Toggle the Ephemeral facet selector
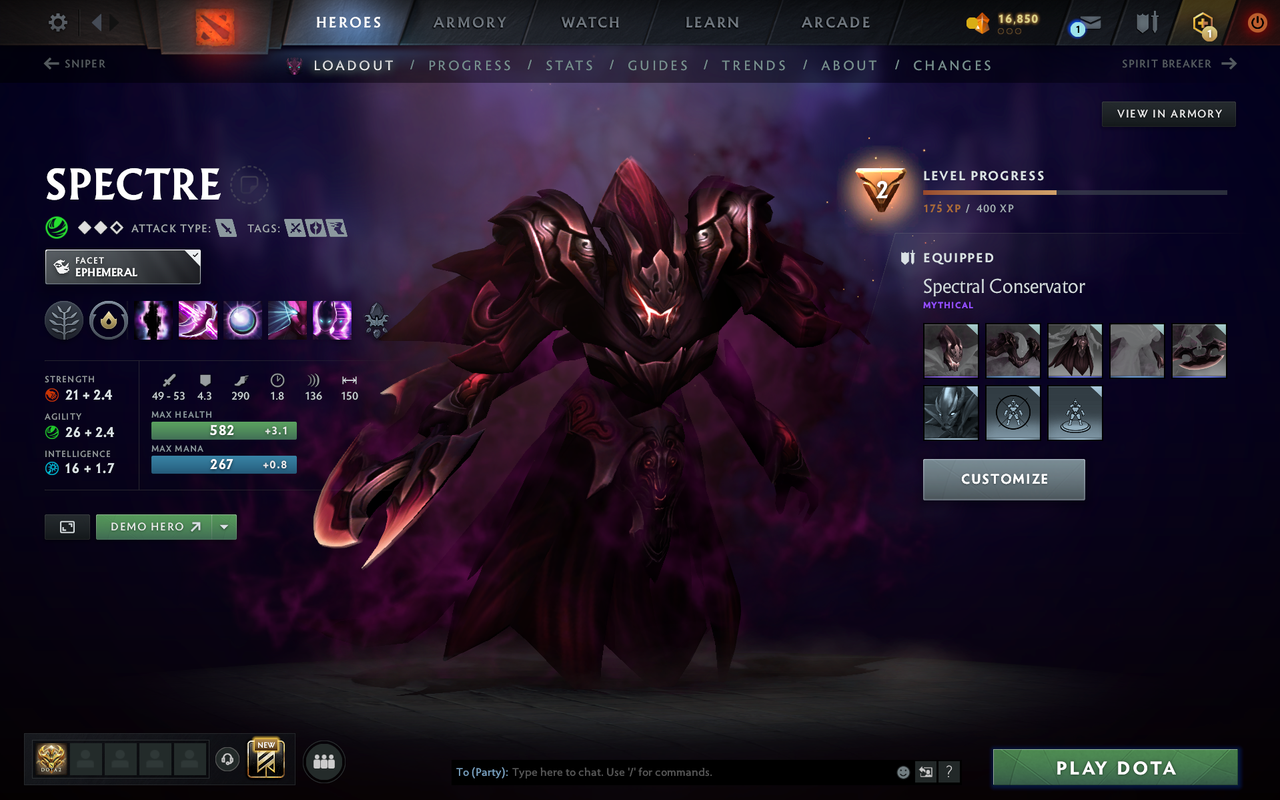 (x=122, y=266)
